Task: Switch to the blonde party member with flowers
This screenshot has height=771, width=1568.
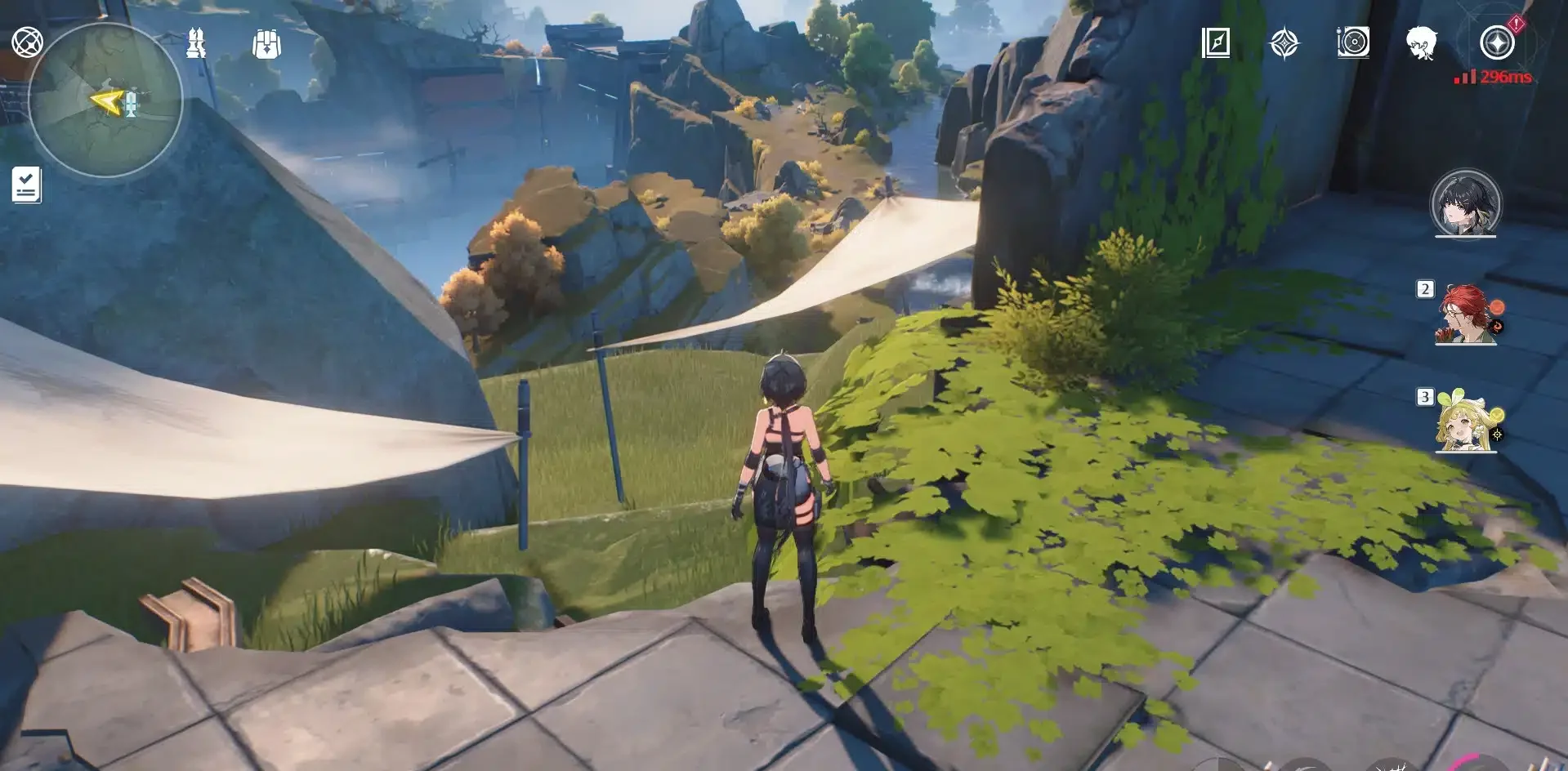Action: coord(1465,422)
